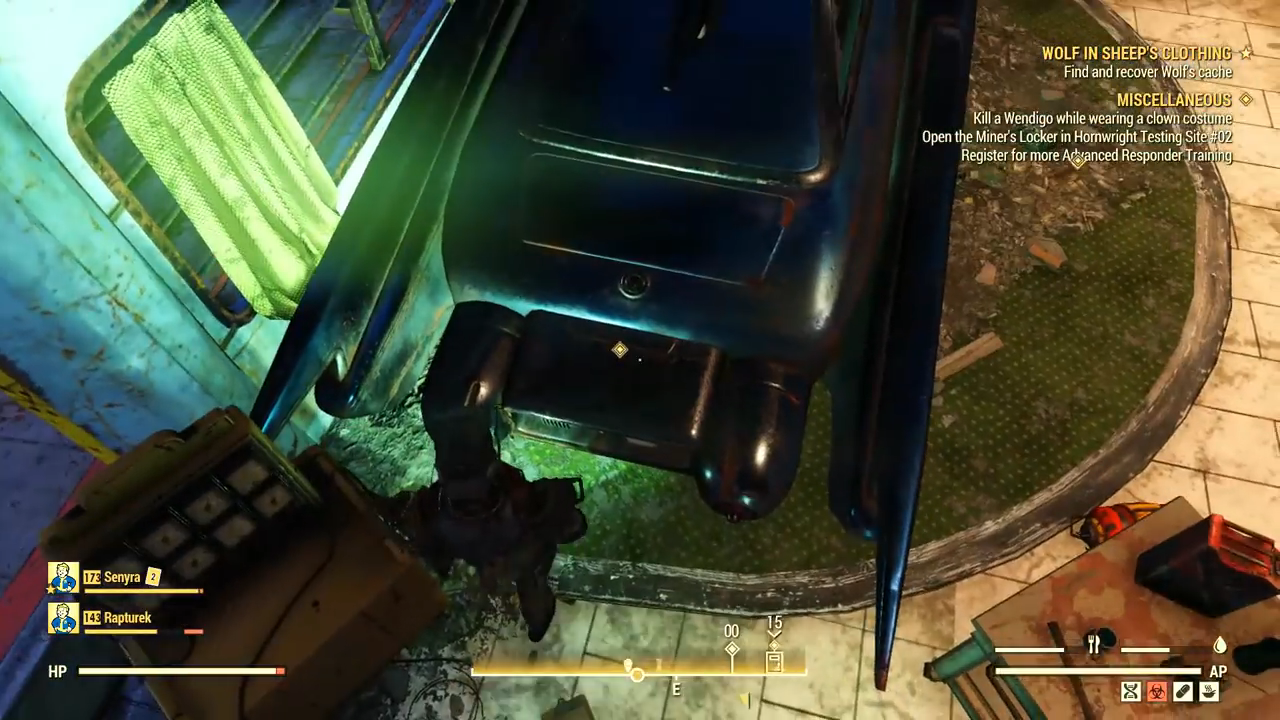Image resolution: width=1280 pixels, height=720 pixels.
Task: Click the compass marker labeled 15
Action: pyautogui.click(x=774, y=661)
